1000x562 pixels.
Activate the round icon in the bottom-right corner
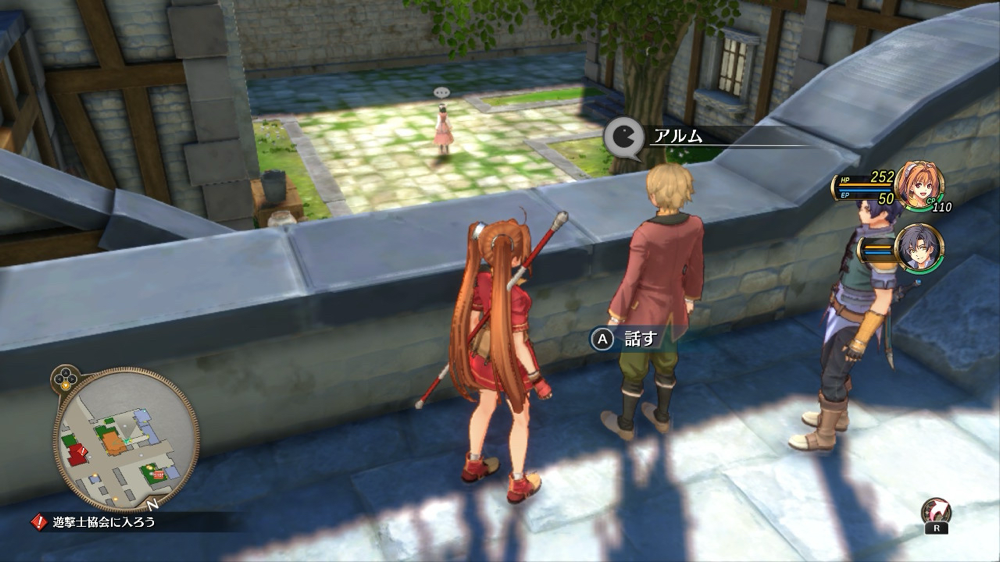935,513
